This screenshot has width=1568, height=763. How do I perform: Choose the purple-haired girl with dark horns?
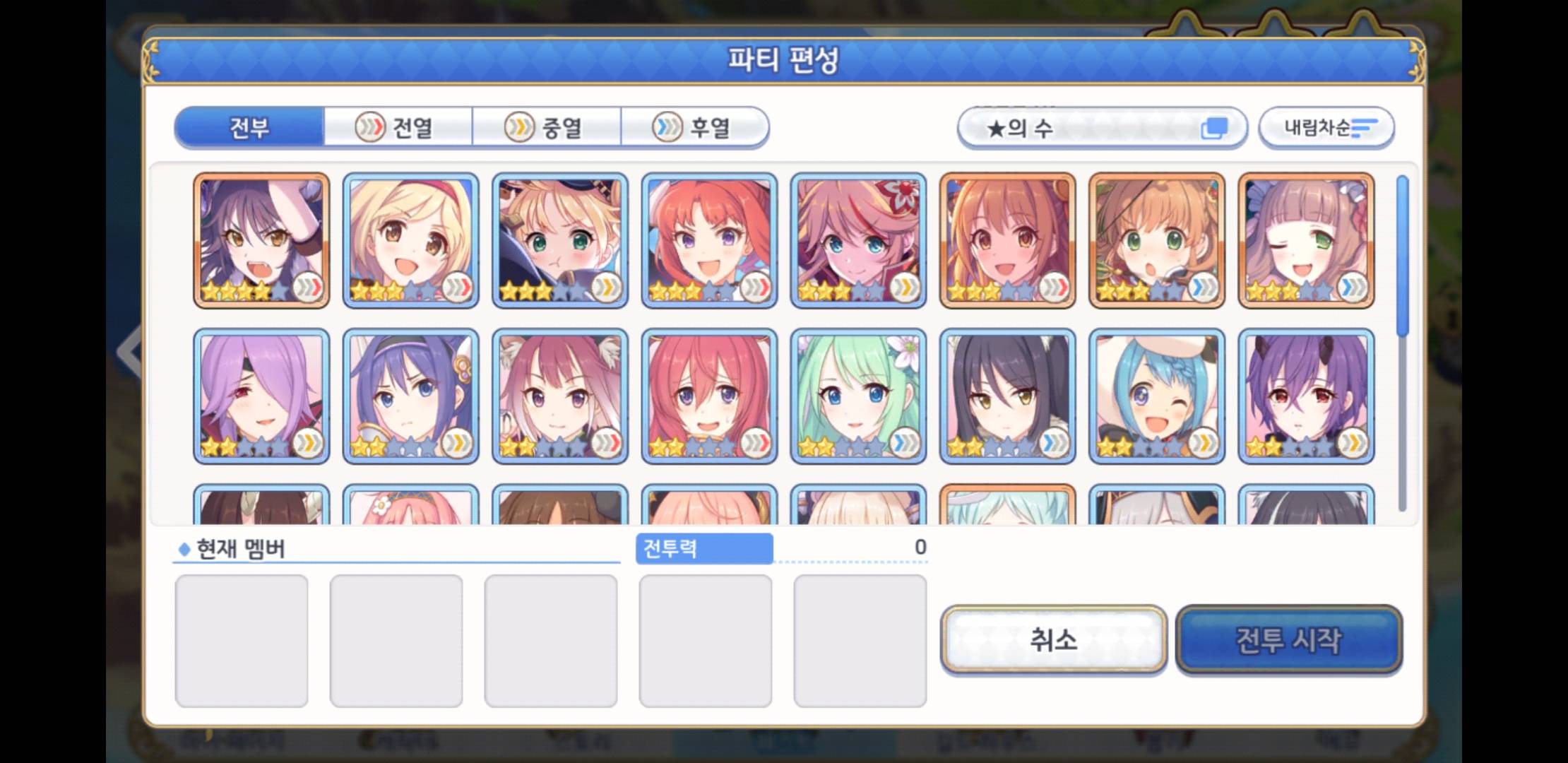pyautogui.click(x=1306, y=396)
